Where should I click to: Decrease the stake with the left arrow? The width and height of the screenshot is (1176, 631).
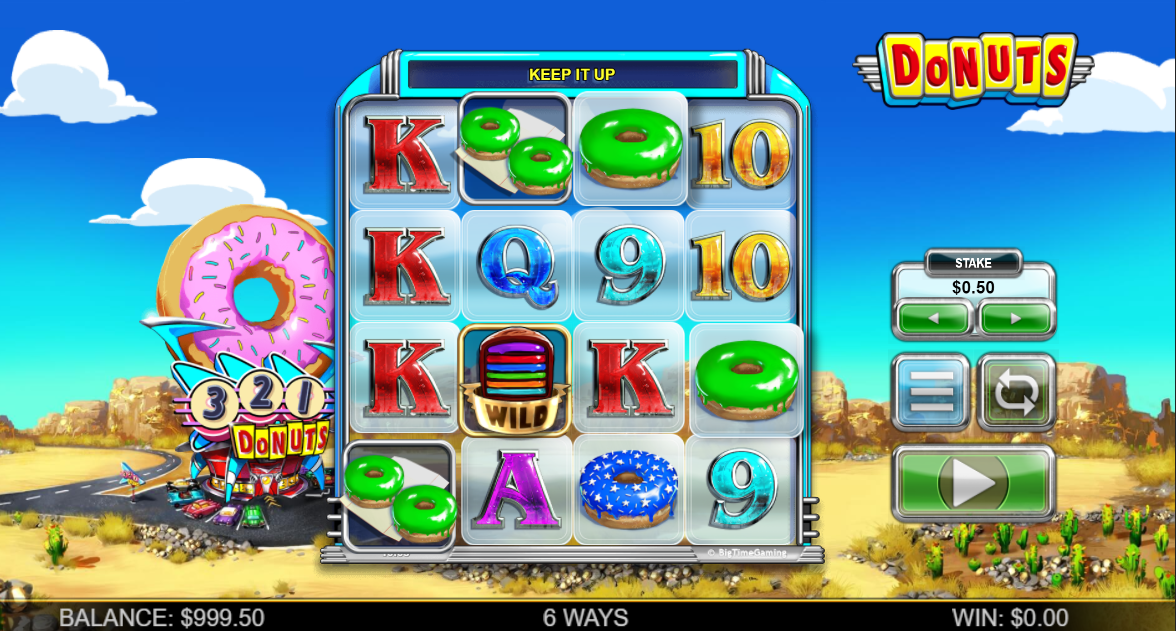(x=933, y=319)
